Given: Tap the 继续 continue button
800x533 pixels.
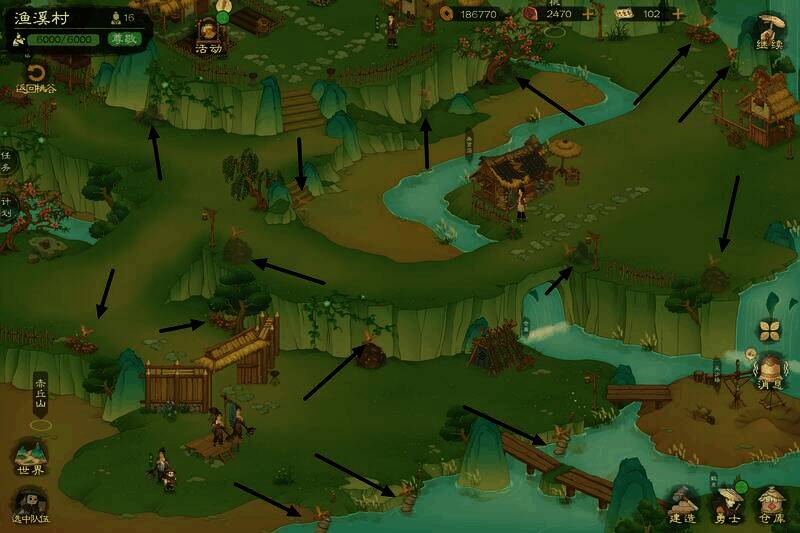Looking at the screenshot, I should [769, 30].
